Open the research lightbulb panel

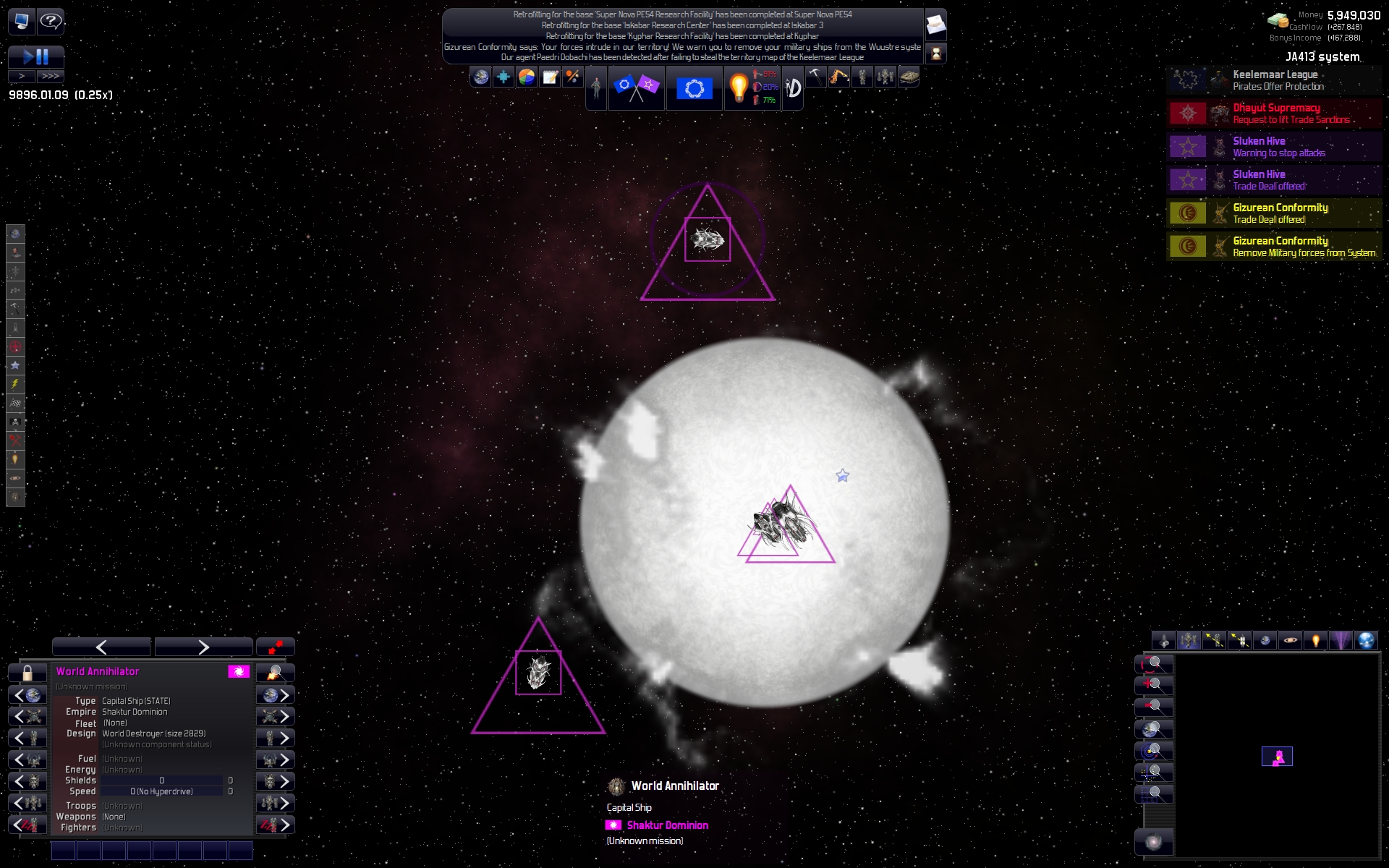point(739,88)
